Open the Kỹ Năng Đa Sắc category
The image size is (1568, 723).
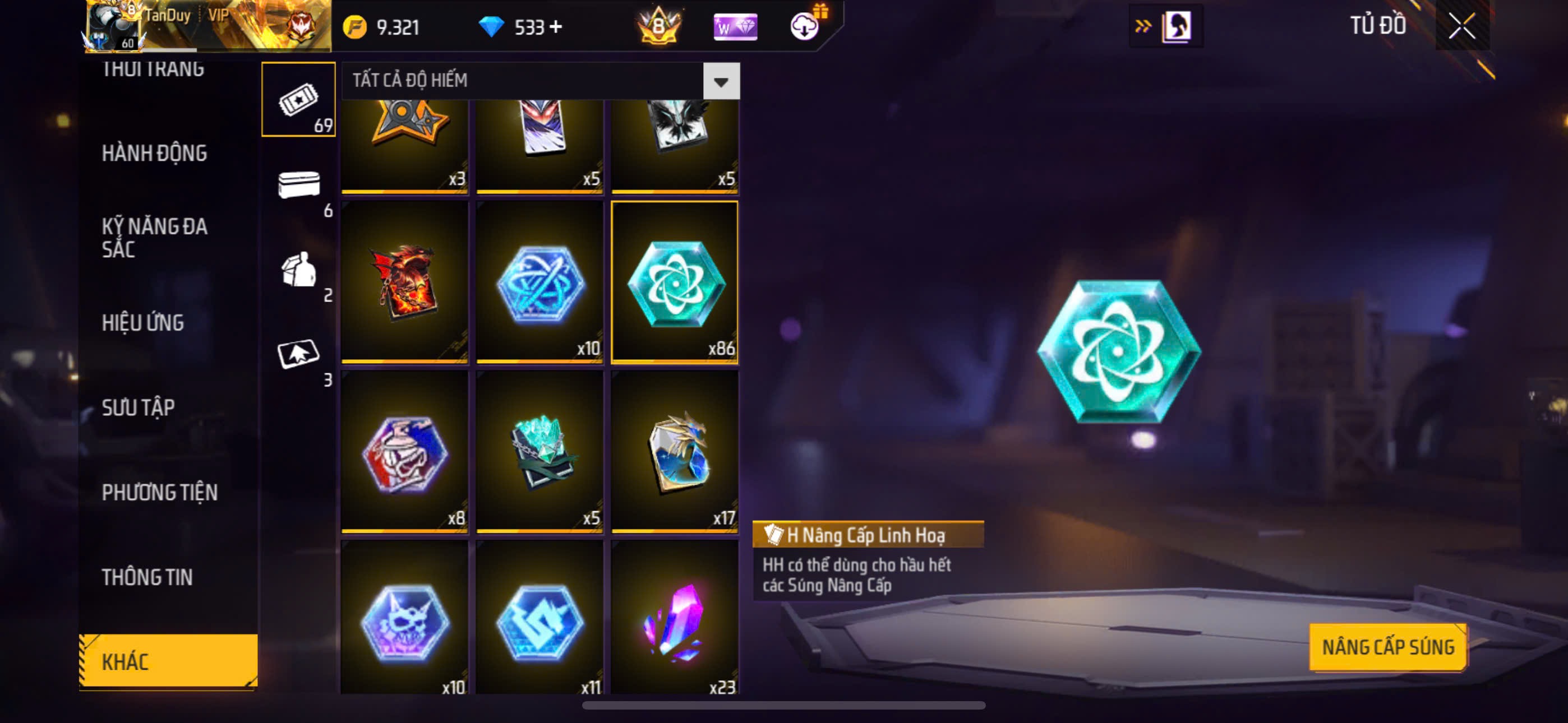[154, 237]
